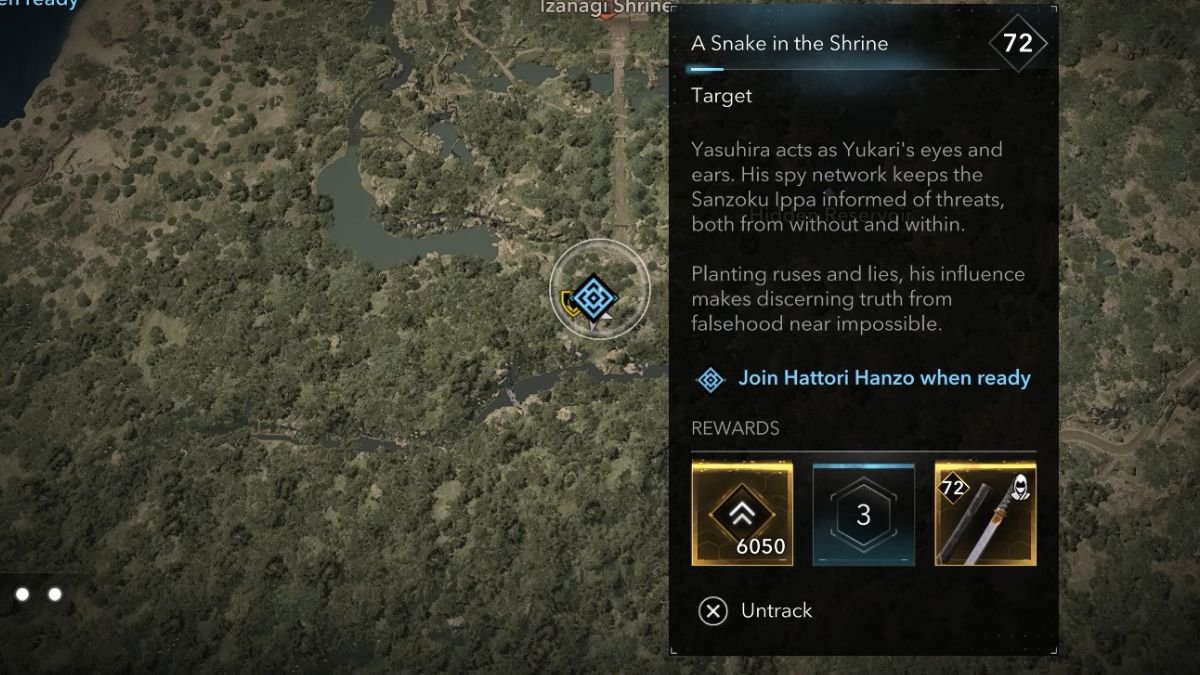Inspect the level 72 weapon reward
The height and width of the screenshot is (675, 1200).
(985, 514)
